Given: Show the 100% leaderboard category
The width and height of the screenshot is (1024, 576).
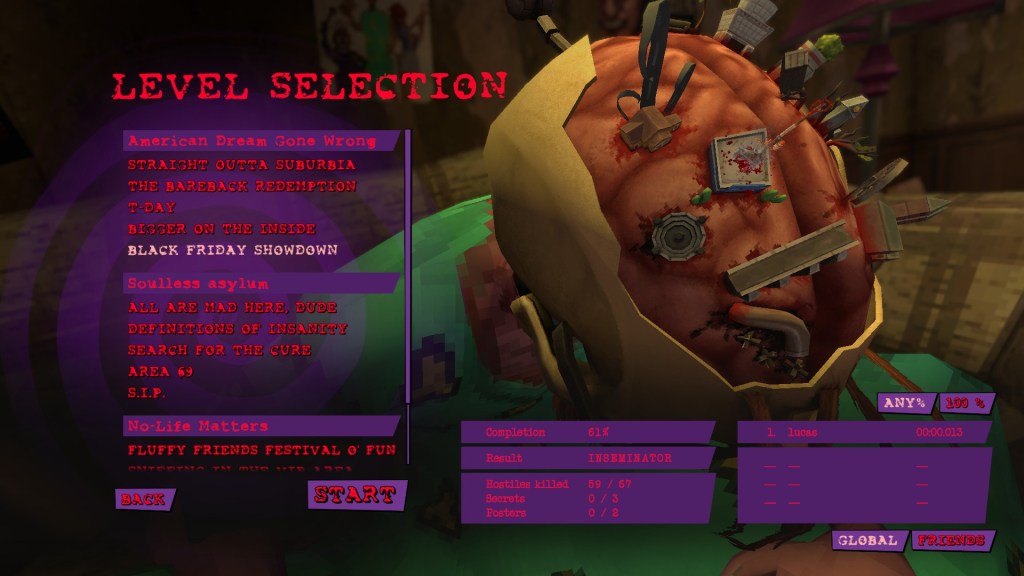Looking at the screenshot, I should (x=966, y=403).
